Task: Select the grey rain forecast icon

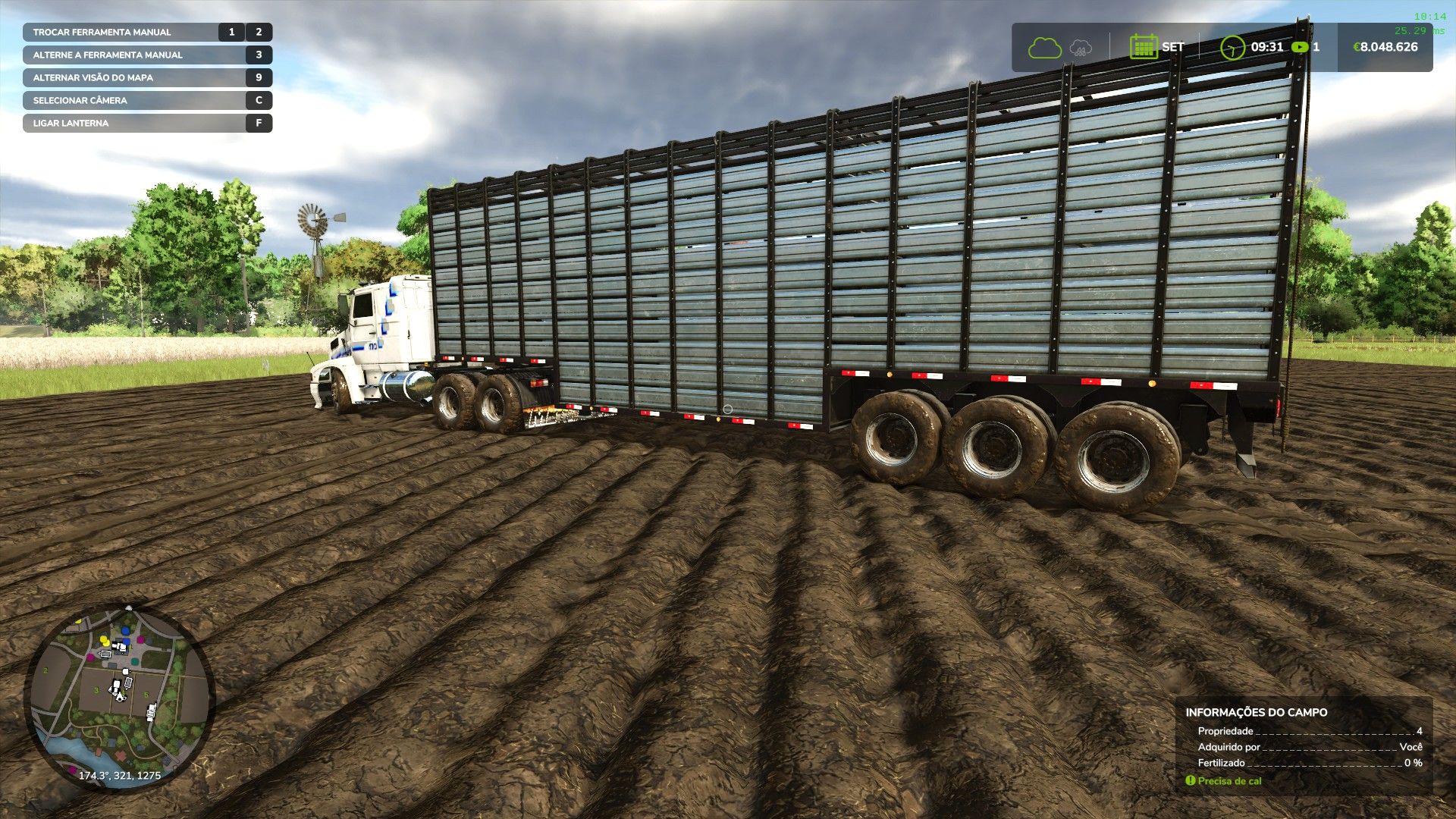Action: [1081, 49]
